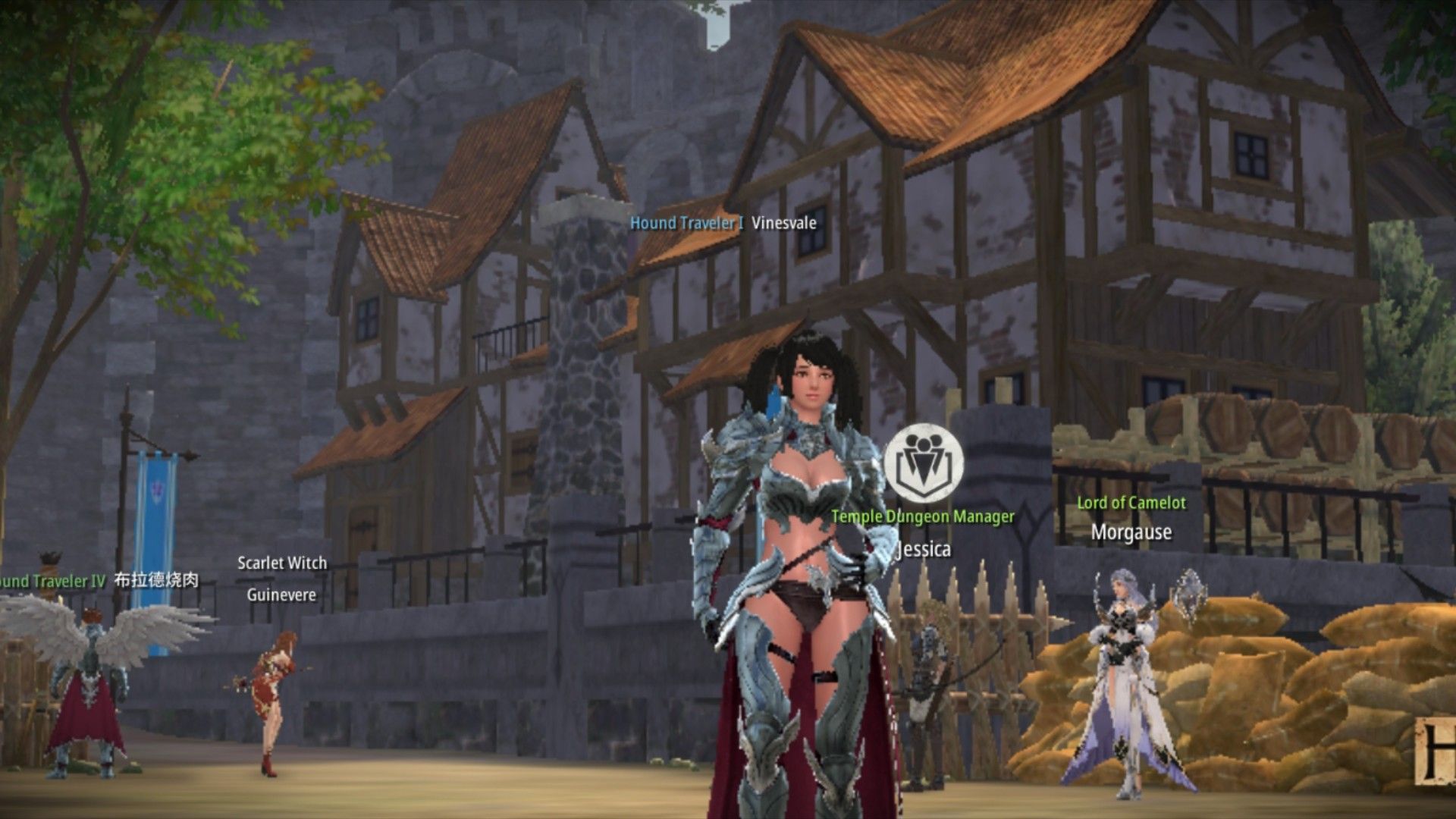Select the Morgause nameplate
Viewport: 1456px width, 819px height.
[1131, 532]
